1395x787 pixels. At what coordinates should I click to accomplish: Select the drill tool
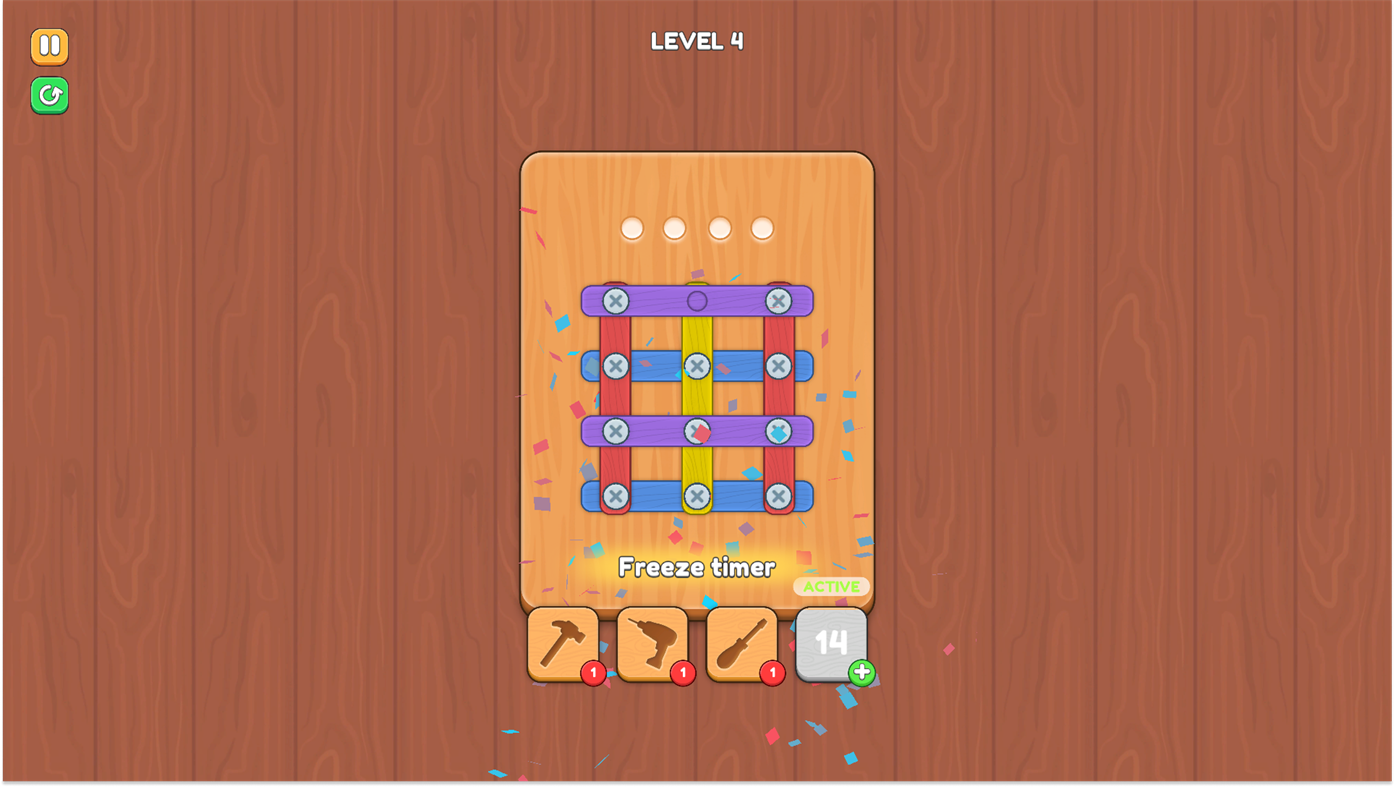point(651,641)
